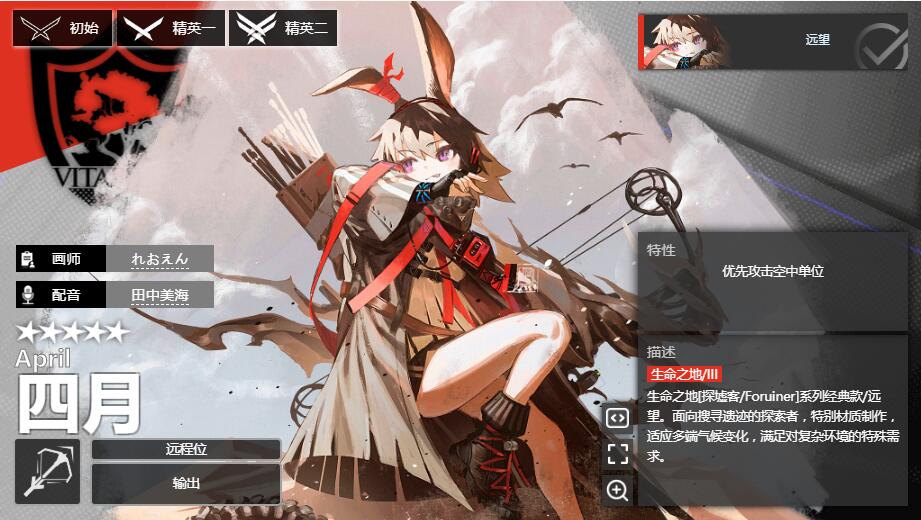Viewport: 921px width, 520px height.
Task: Switch to the 初始 art tab
Action: 62,28
